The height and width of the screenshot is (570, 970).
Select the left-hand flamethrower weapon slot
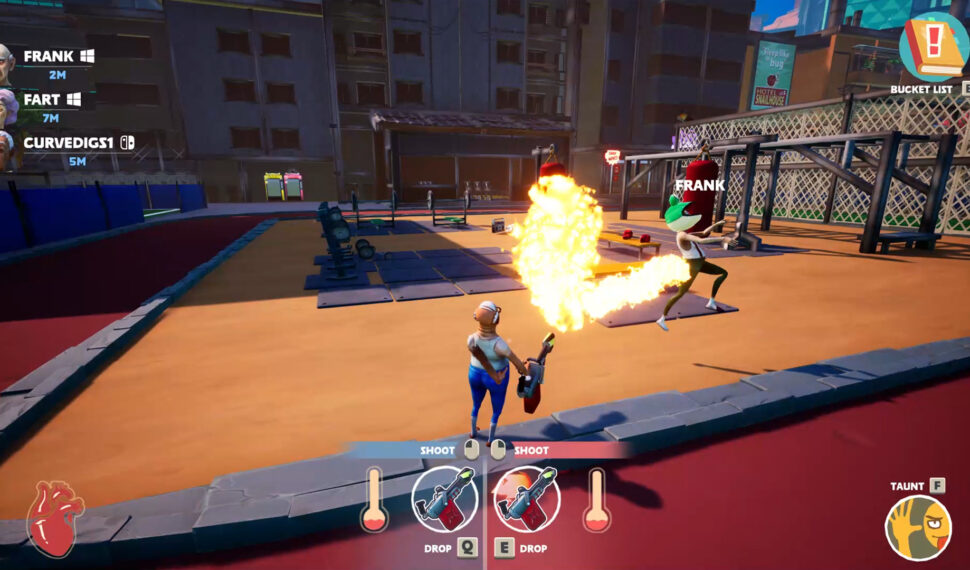pos(444,499)
